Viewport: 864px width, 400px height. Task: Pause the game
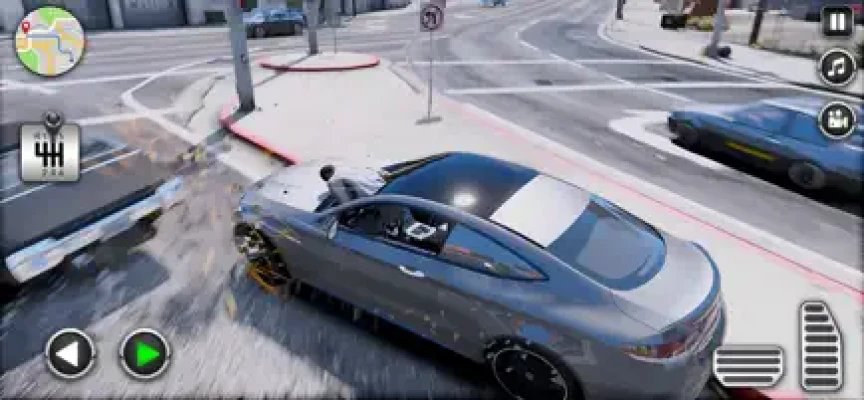837,21
